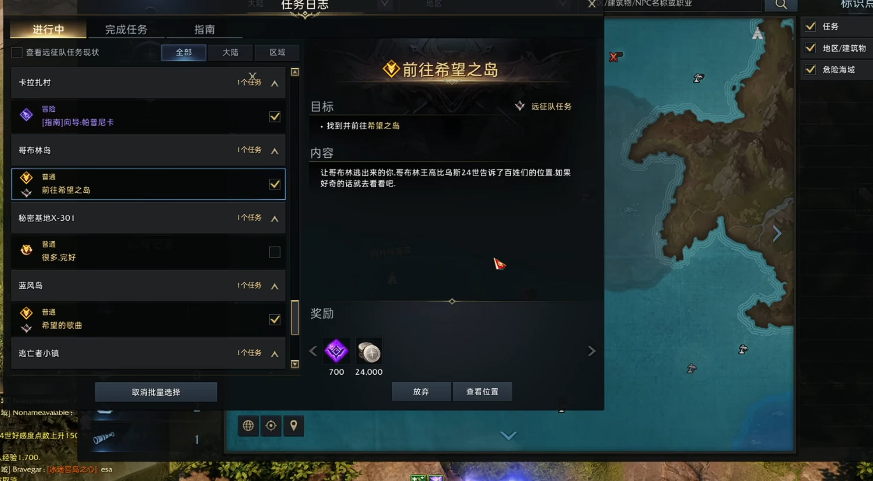Filter quests by 区域

click(x=277, y=52)
